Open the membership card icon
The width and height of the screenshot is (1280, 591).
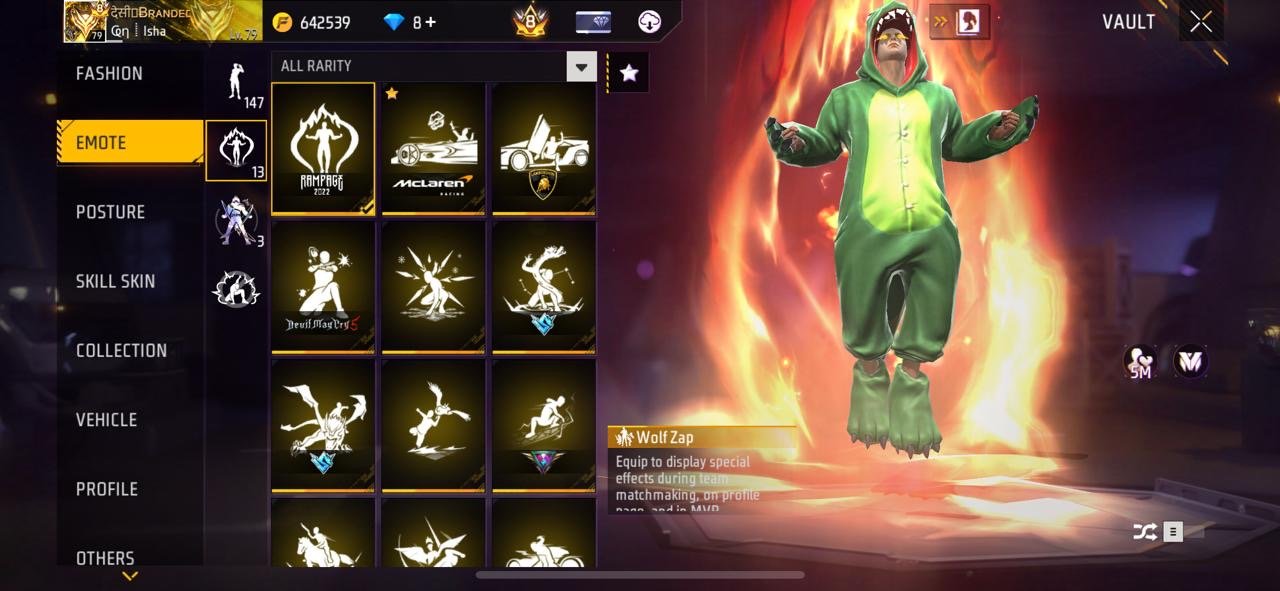click(x=593, y=22)
